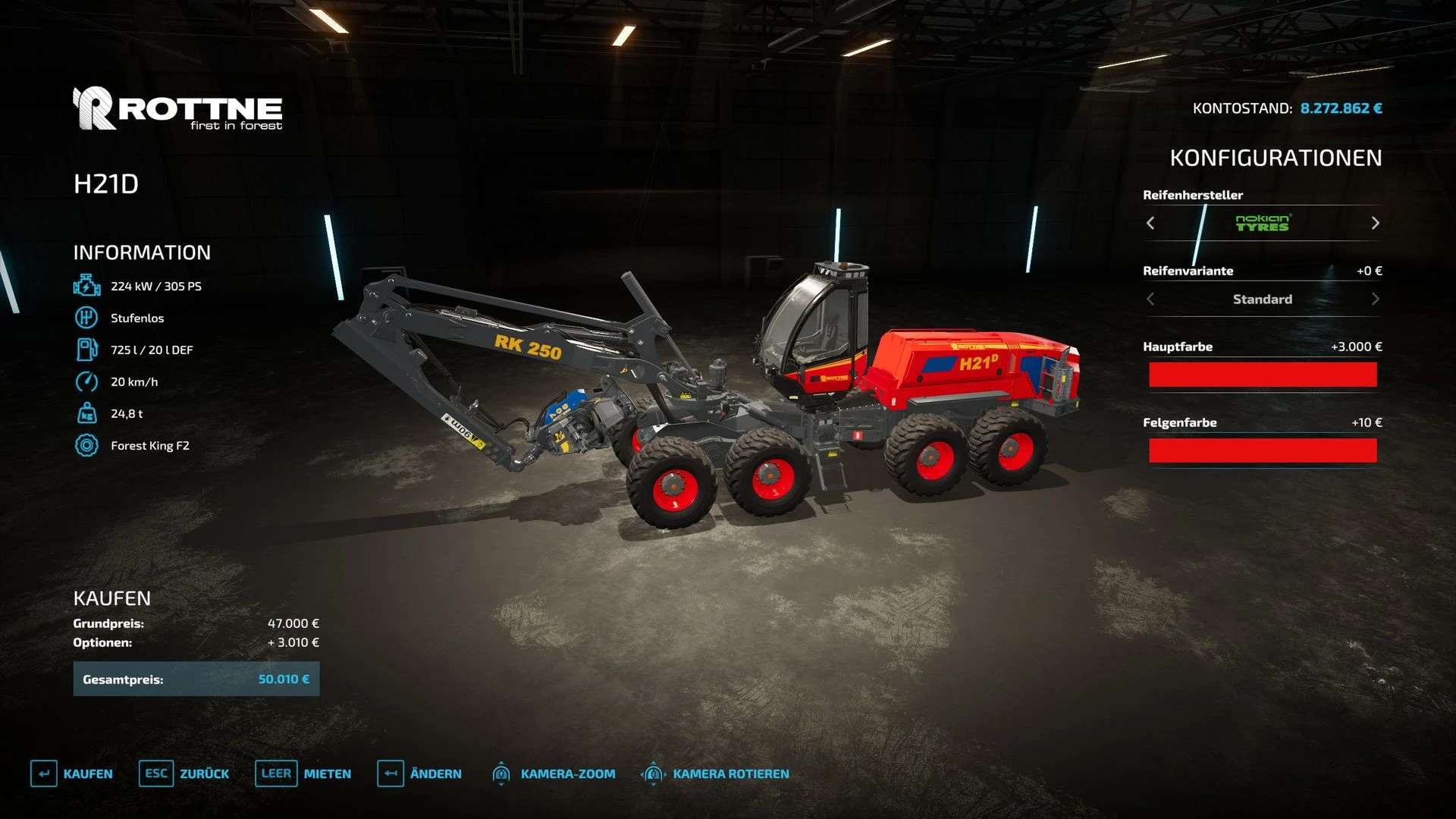The width and height of the screenshot is (1456, 819).
Task: Buy the vehicle via Kaufen
Action: pyautogui.click(x=72, y=773)
